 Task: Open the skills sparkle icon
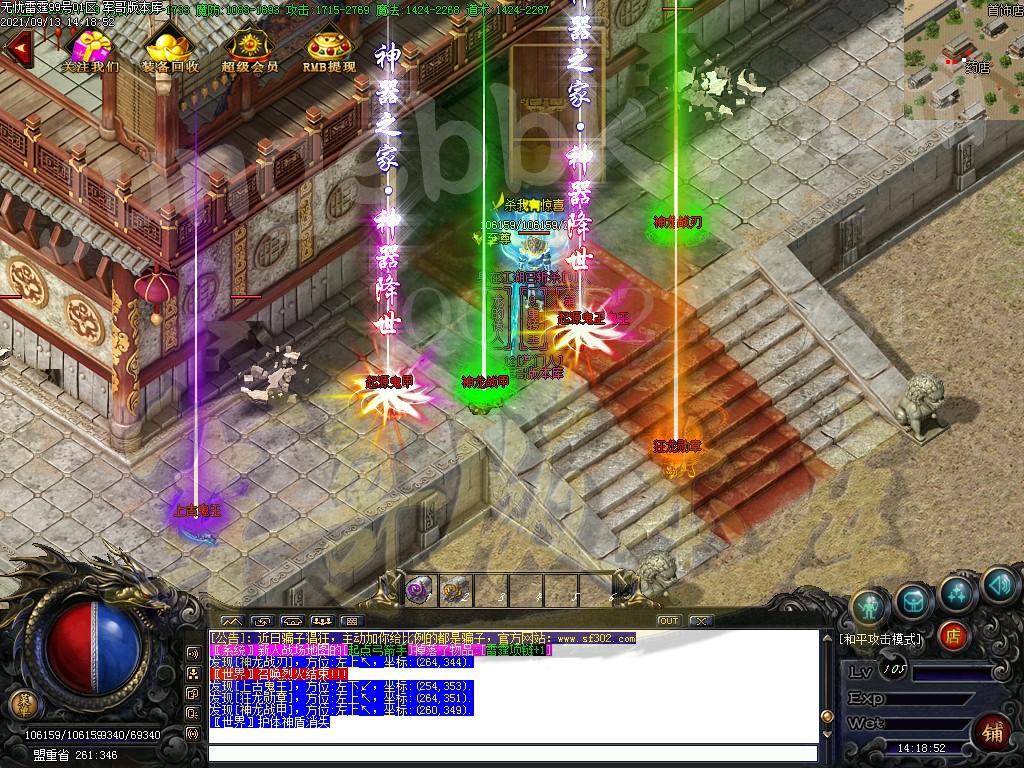click(x=957, y=592)
